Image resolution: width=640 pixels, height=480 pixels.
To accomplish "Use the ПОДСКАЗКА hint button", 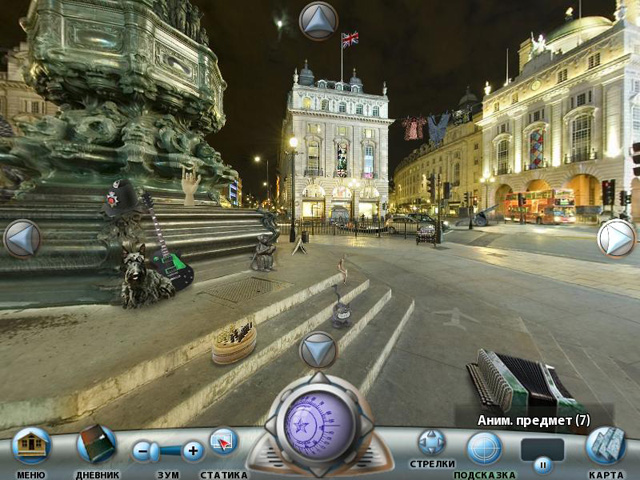I will (485, 447).
